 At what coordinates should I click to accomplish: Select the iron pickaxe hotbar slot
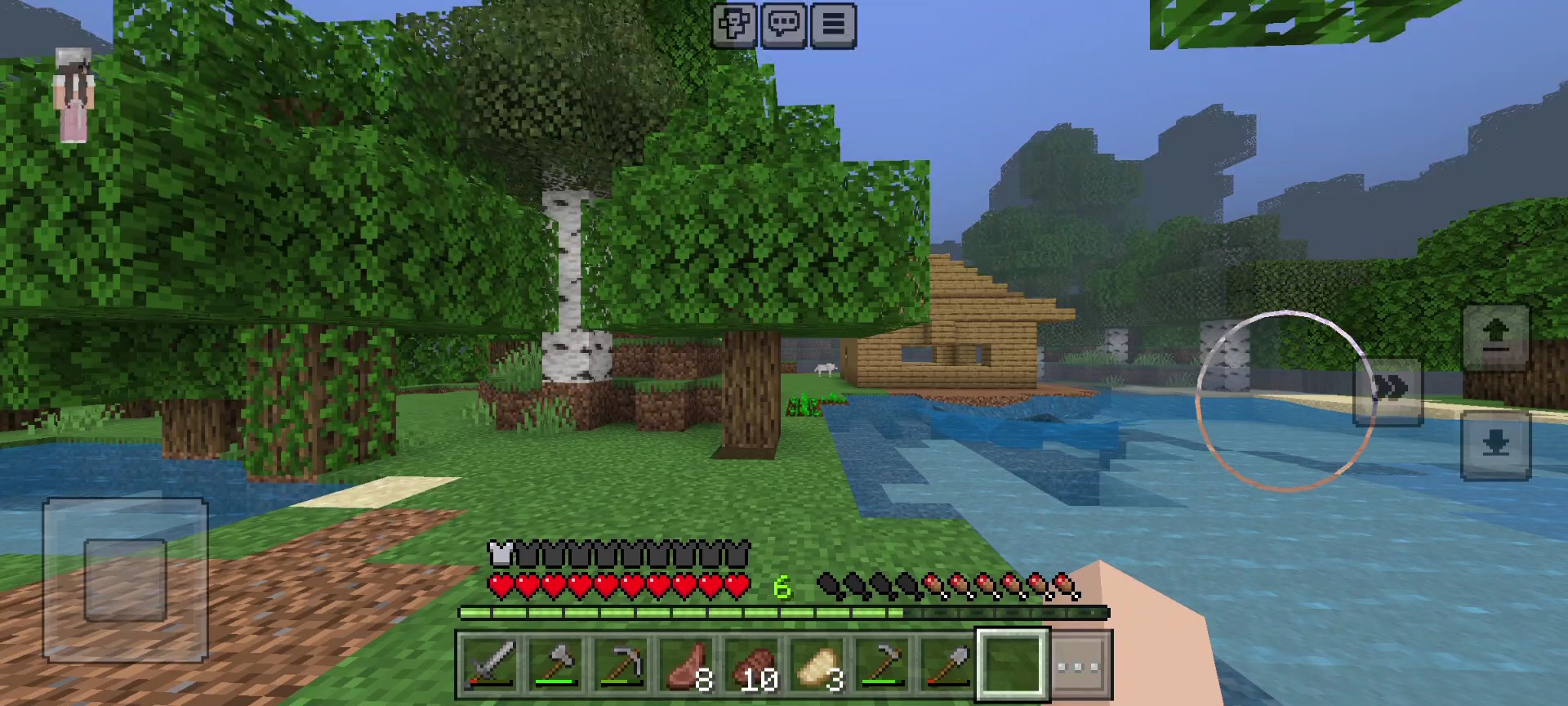(621, 665)
